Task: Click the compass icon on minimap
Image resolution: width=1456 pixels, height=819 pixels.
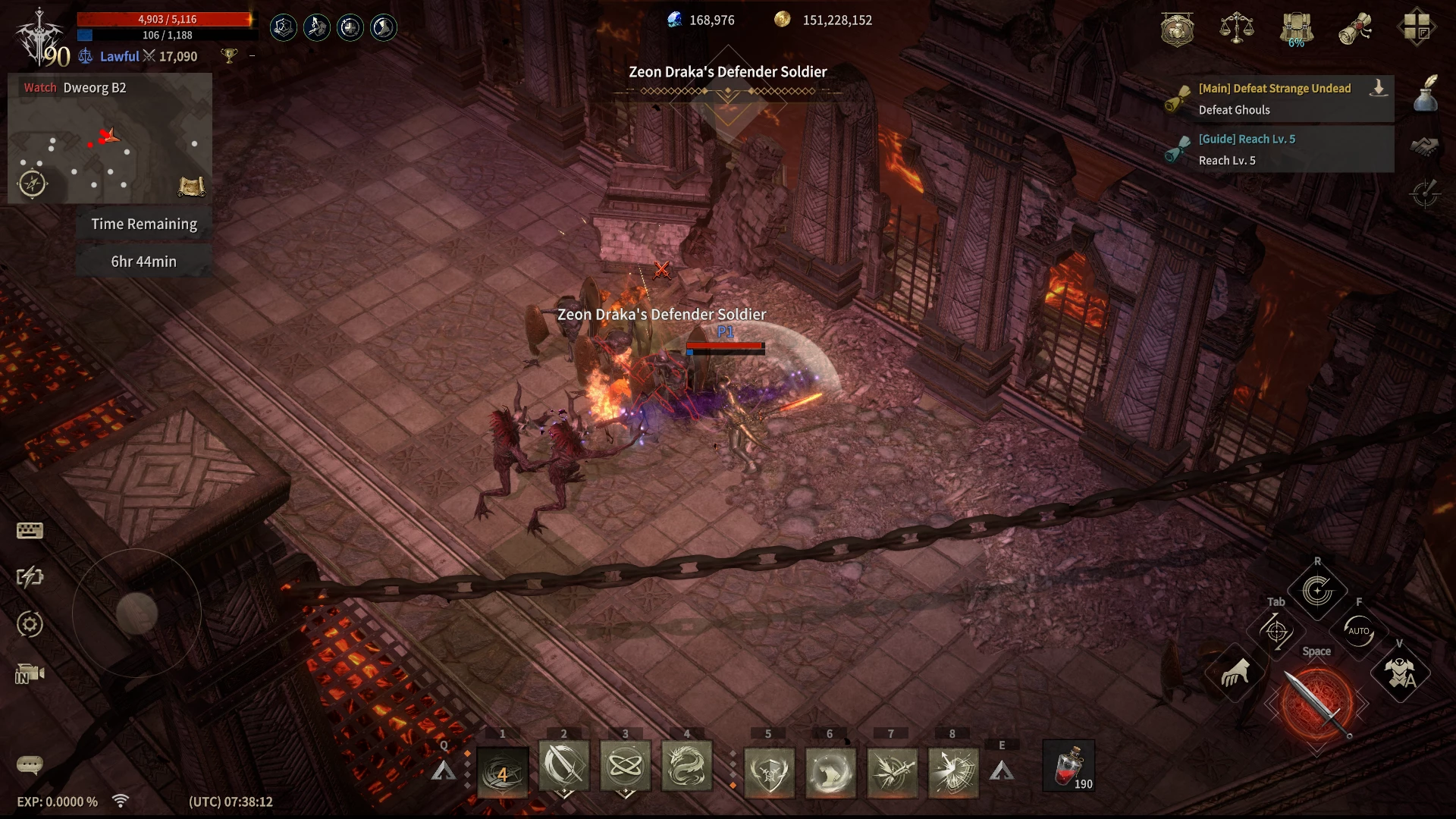Action: pos(32,184)
